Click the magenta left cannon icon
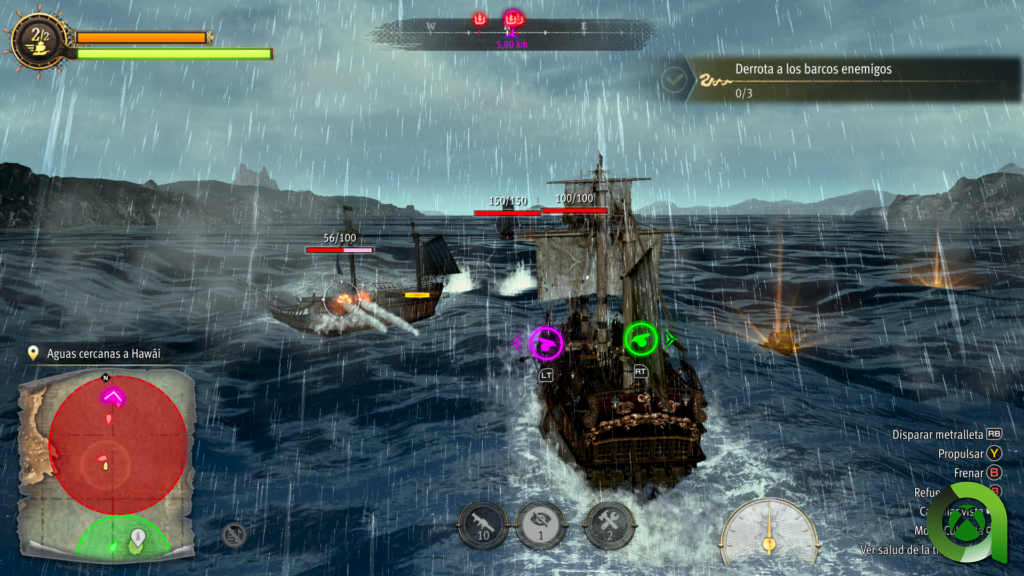Image resolution: width=1024 pixels, height=576 pixels. coord(546,343)
